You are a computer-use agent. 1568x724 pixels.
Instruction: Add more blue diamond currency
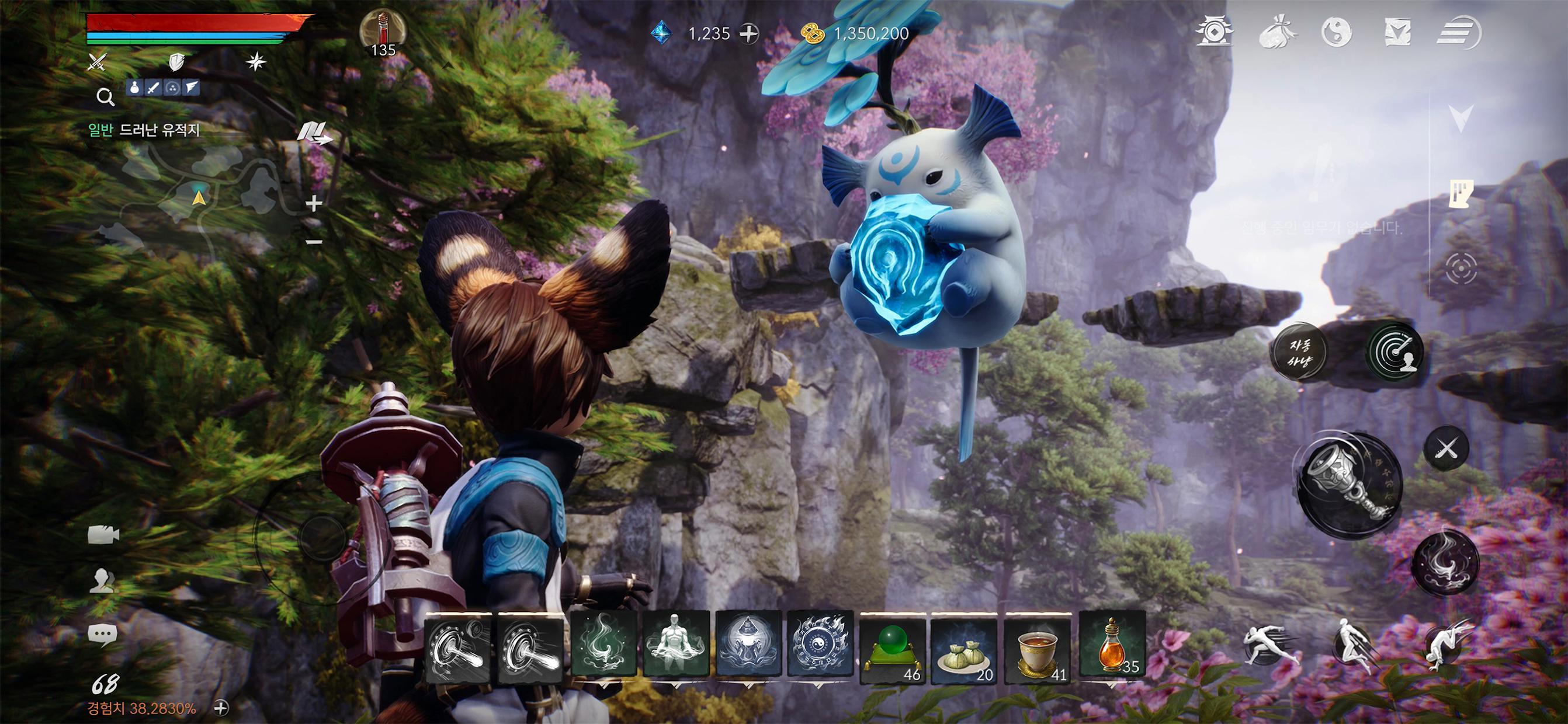(x=749, y=33)
